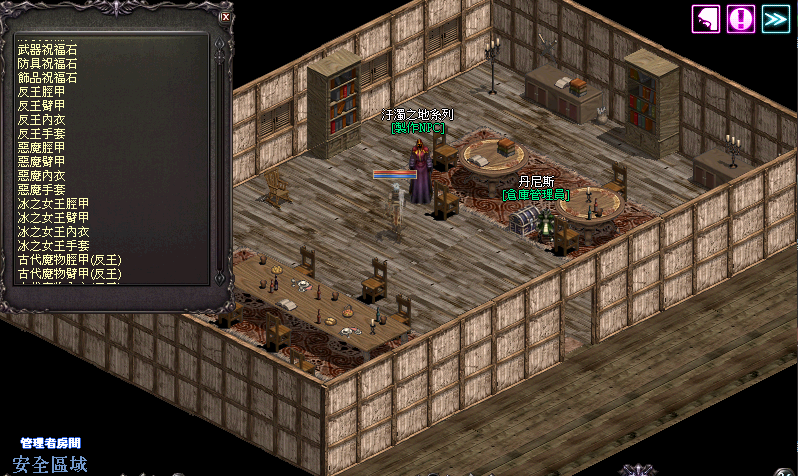Choose 惡魔臂甲 from the list

[41, 161]
